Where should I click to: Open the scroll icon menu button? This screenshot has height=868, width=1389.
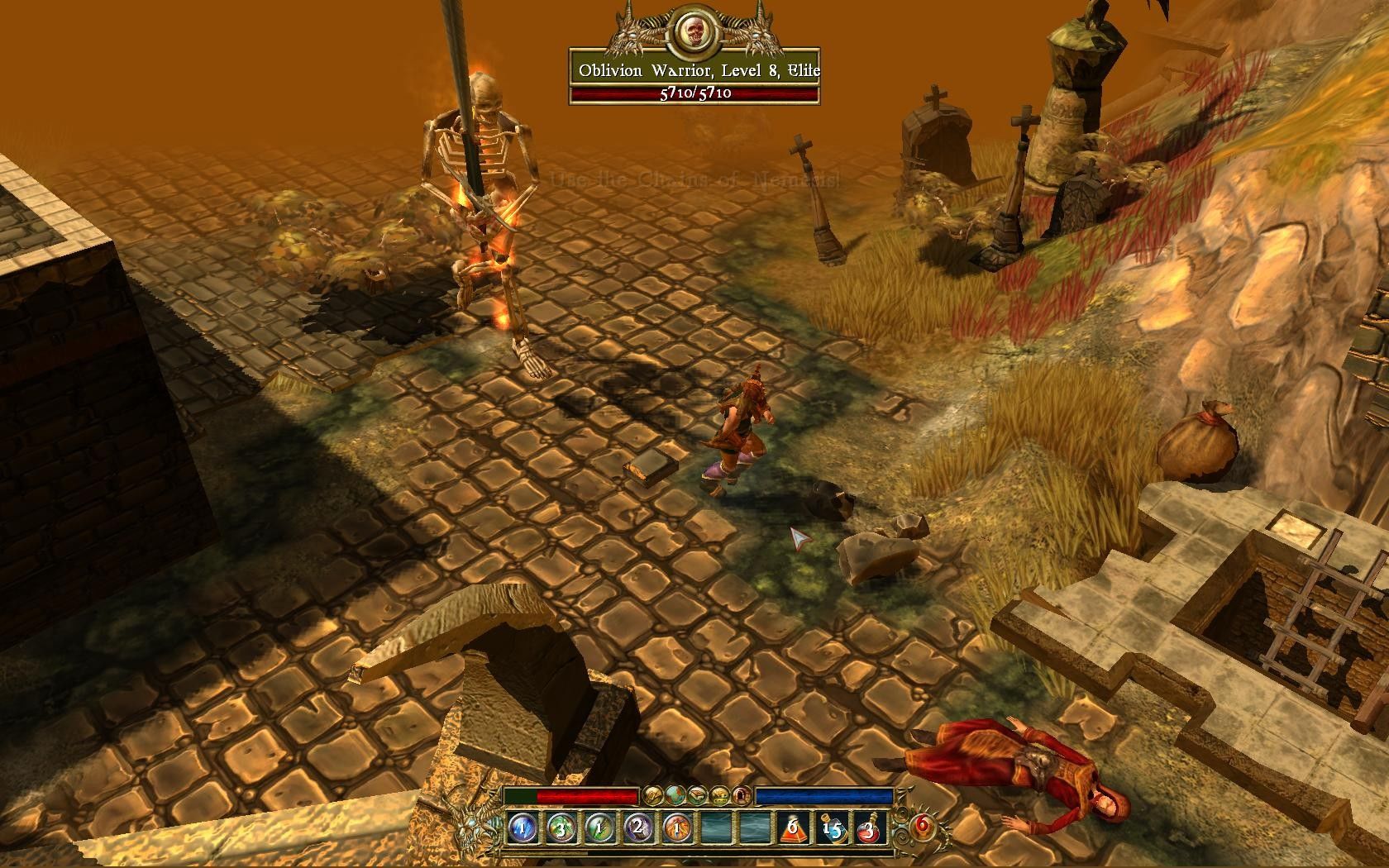tap(654, 795)
